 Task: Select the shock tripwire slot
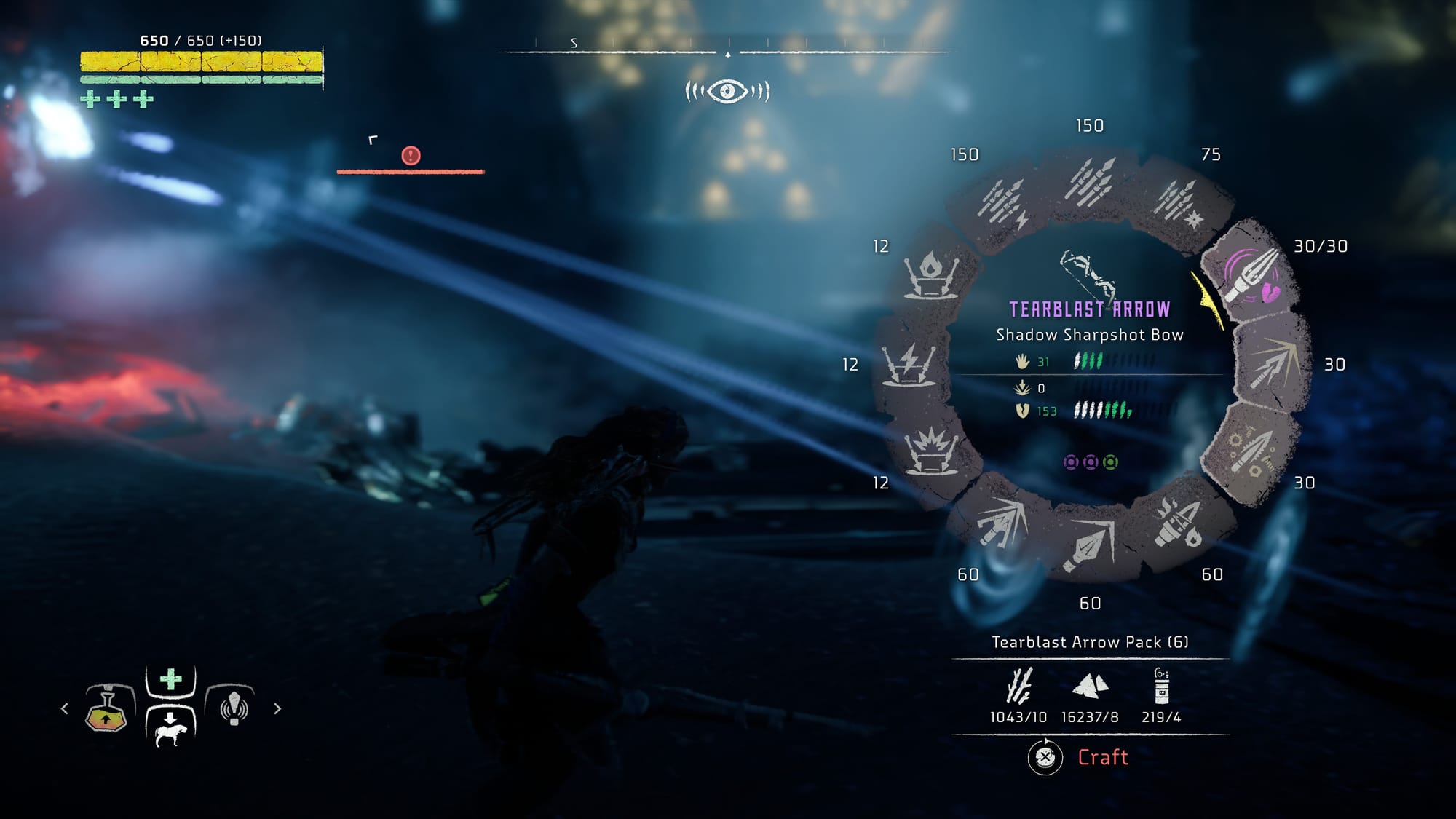click(909, 364)
